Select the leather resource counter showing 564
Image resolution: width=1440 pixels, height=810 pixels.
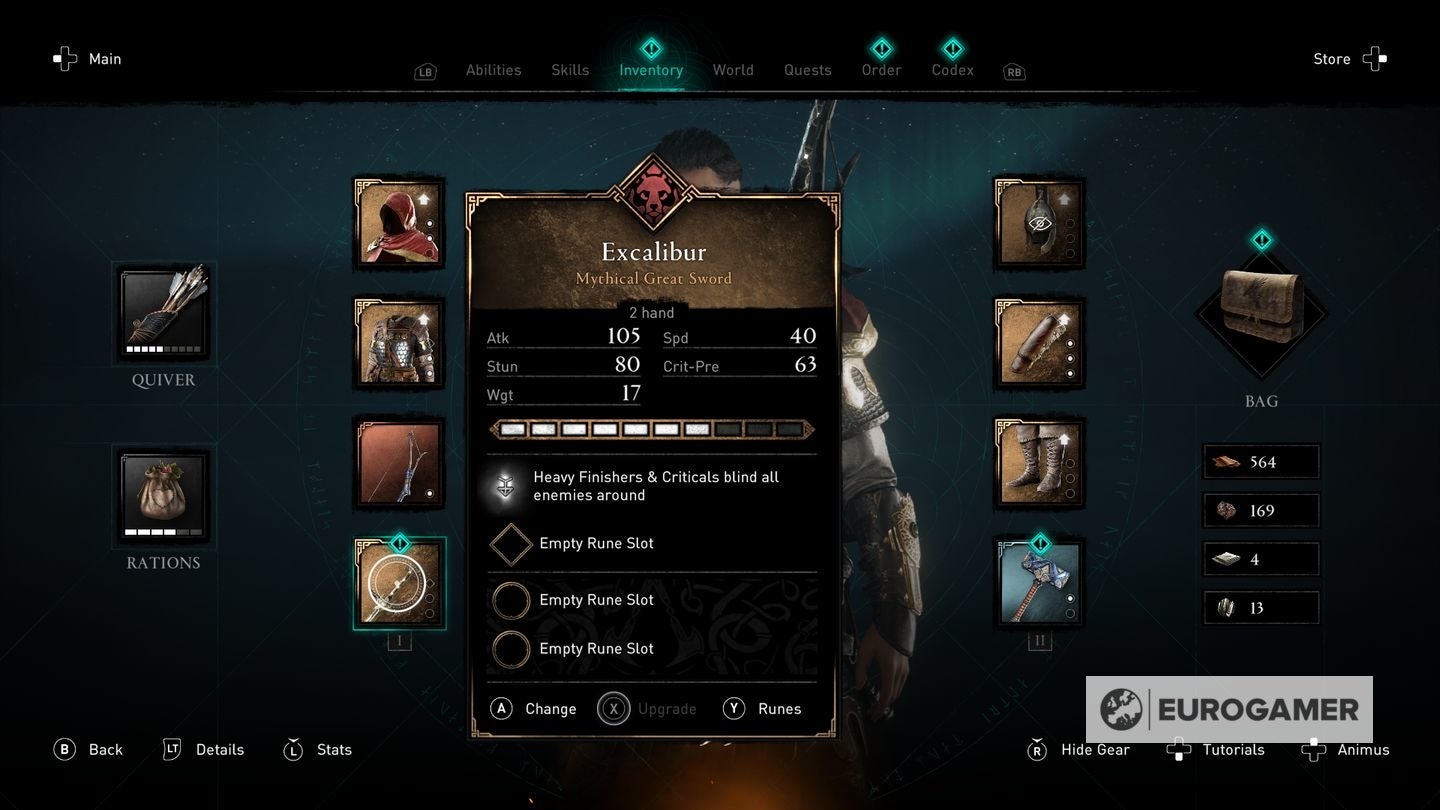(x=1260, y=461)
